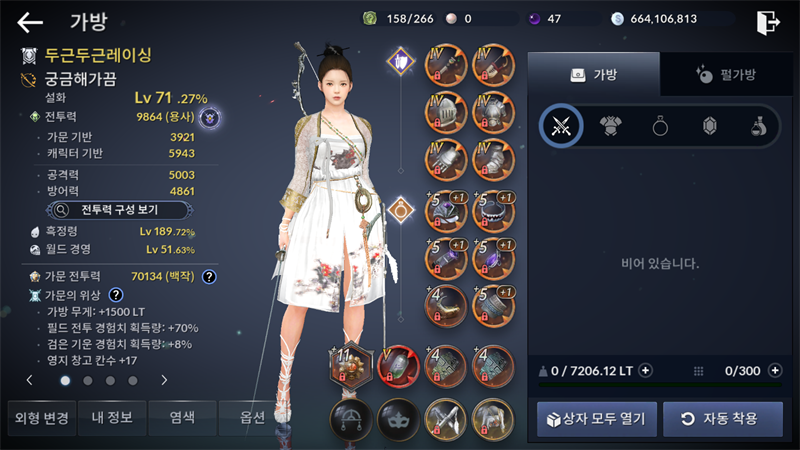The image size is (800, 450).
Task: Open the 옵션 button
Action: (x=248, y=417)
